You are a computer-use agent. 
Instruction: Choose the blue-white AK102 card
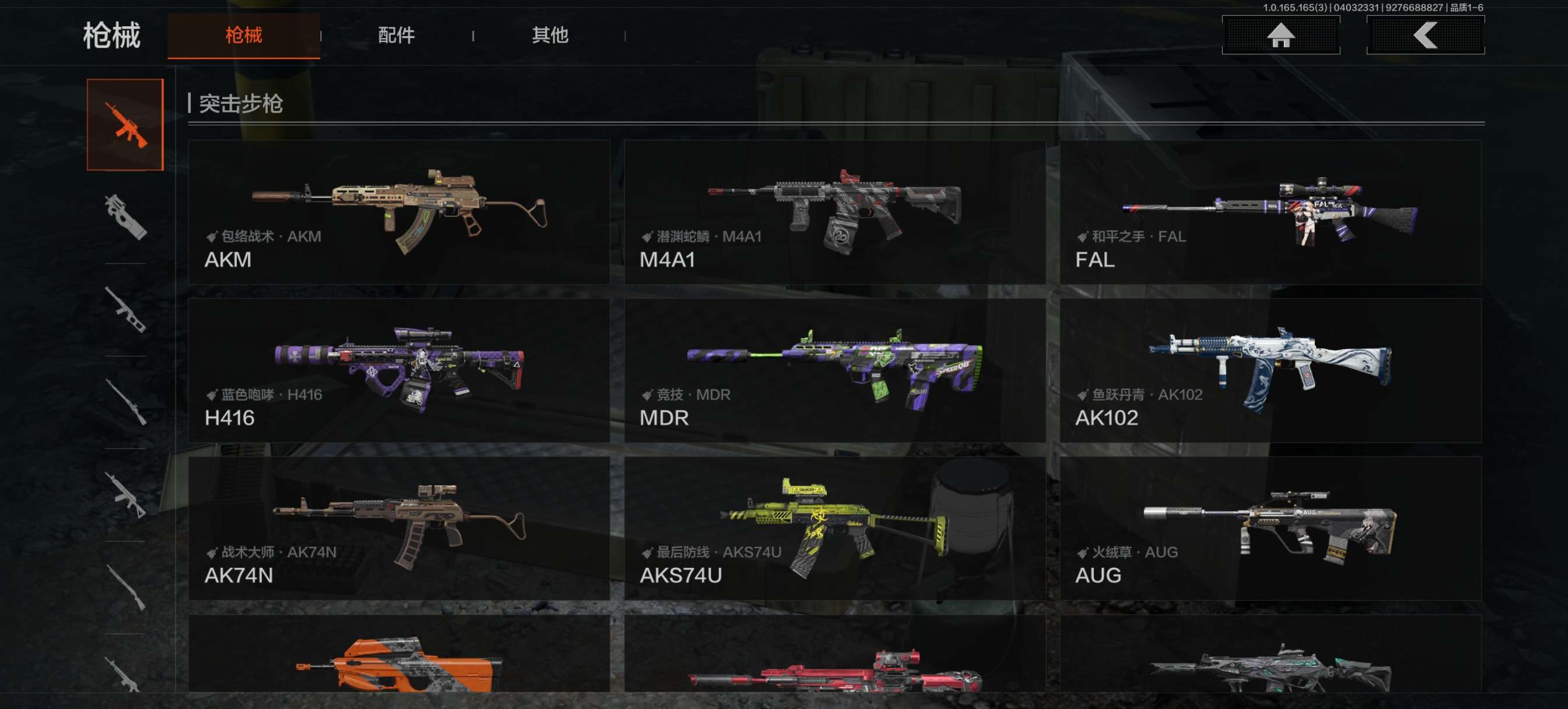[x=1270, y=370]
